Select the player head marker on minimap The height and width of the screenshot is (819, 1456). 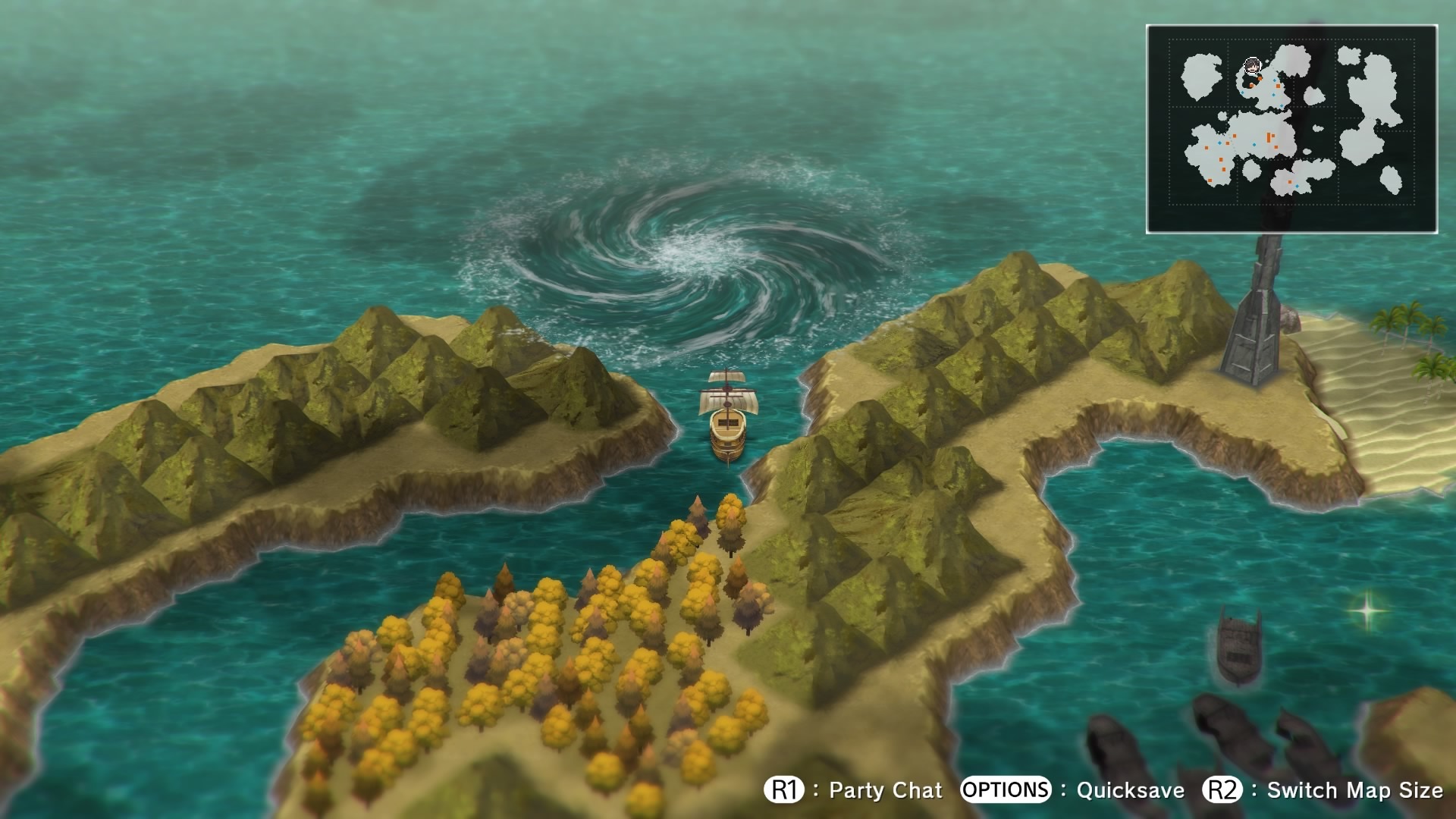click(x=1252, y=69)
